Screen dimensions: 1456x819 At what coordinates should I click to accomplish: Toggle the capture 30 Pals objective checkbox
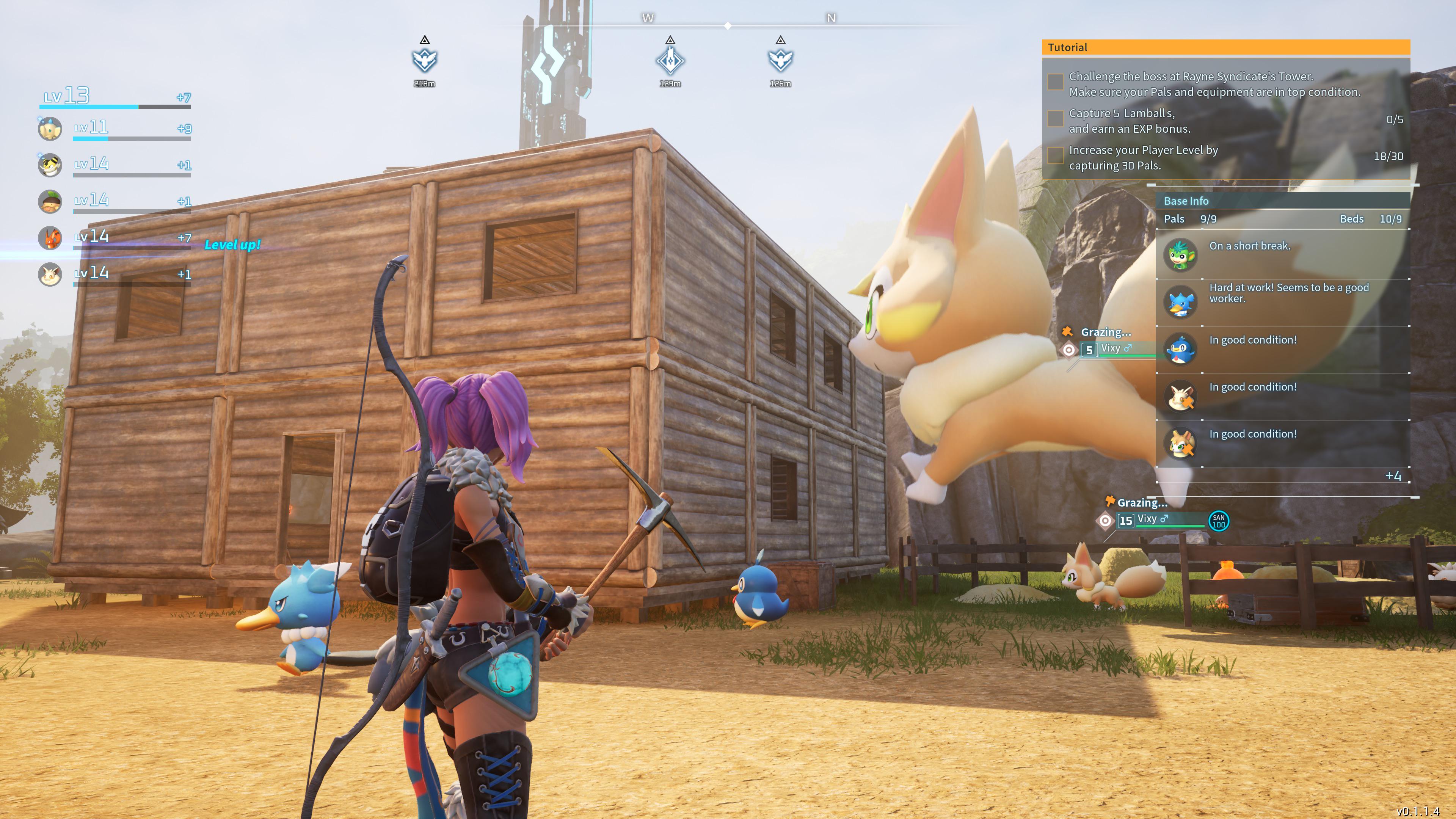click(x=1055, y=155)
